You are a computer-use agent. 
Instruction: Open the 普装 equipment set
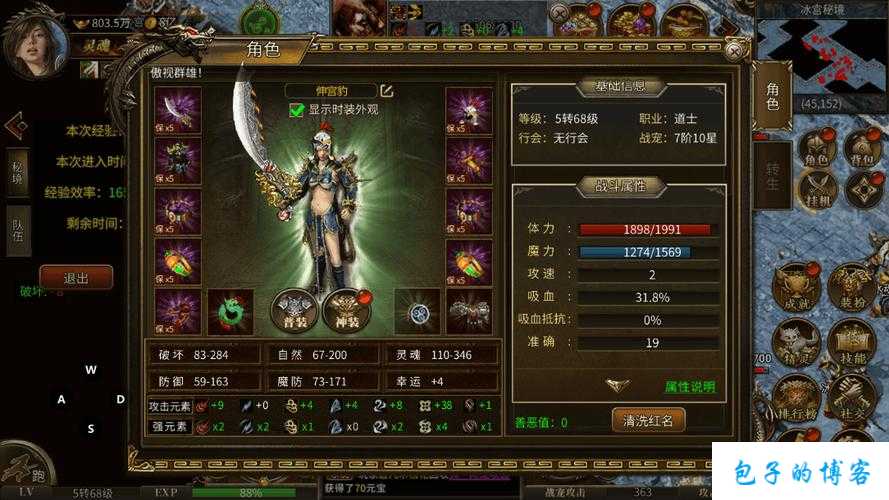295,311
